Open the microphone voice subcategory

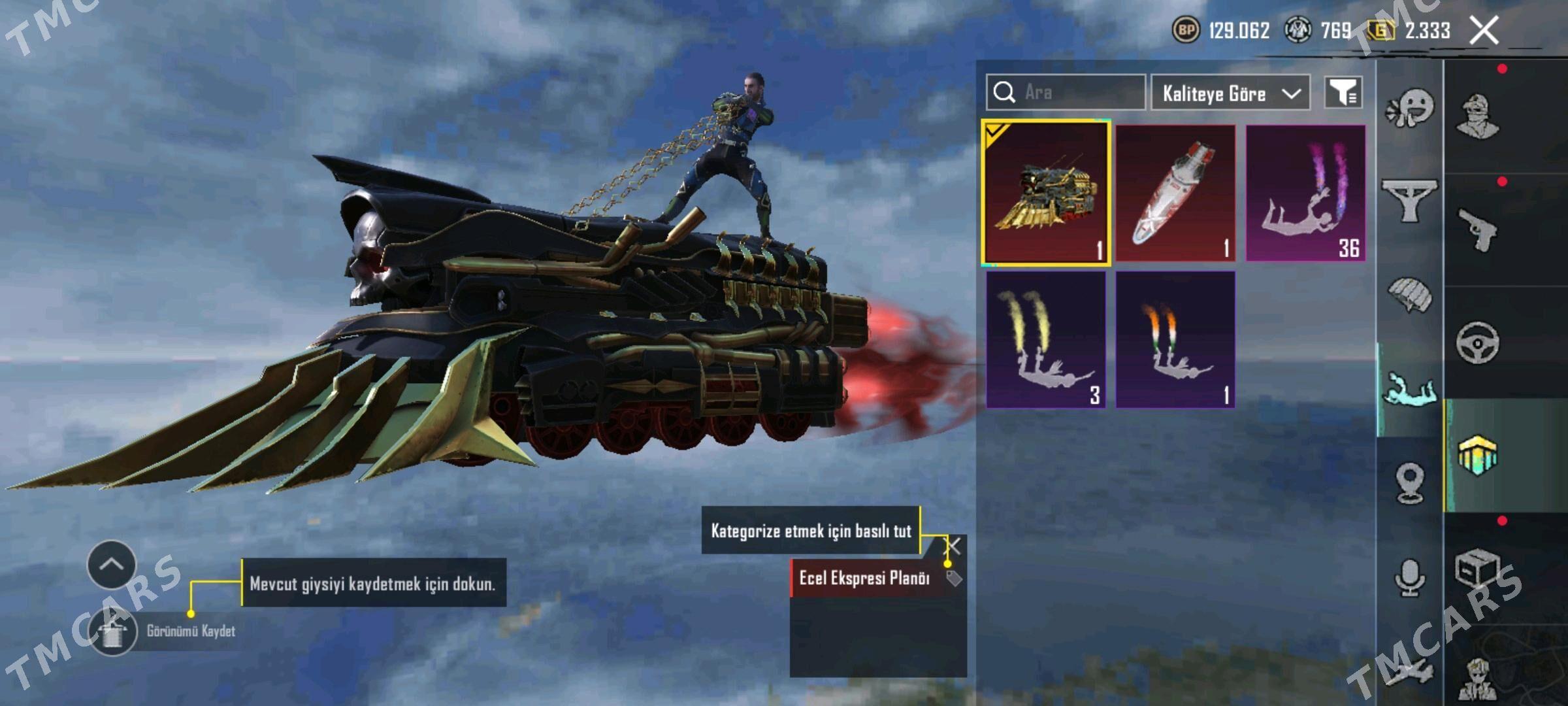tap(1410, 578)
